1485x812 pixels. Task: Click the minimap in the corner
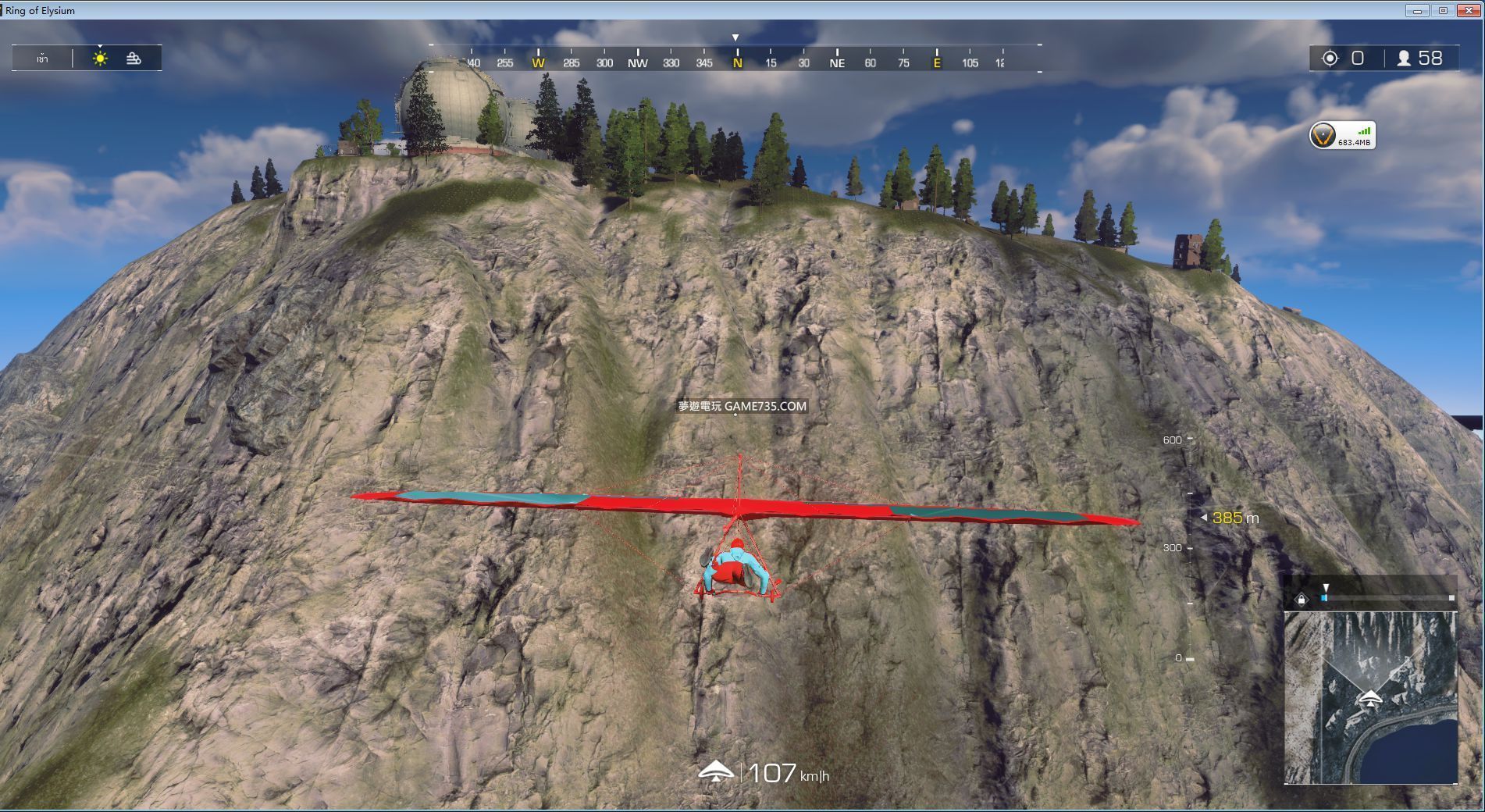[x=1370, y=697]
